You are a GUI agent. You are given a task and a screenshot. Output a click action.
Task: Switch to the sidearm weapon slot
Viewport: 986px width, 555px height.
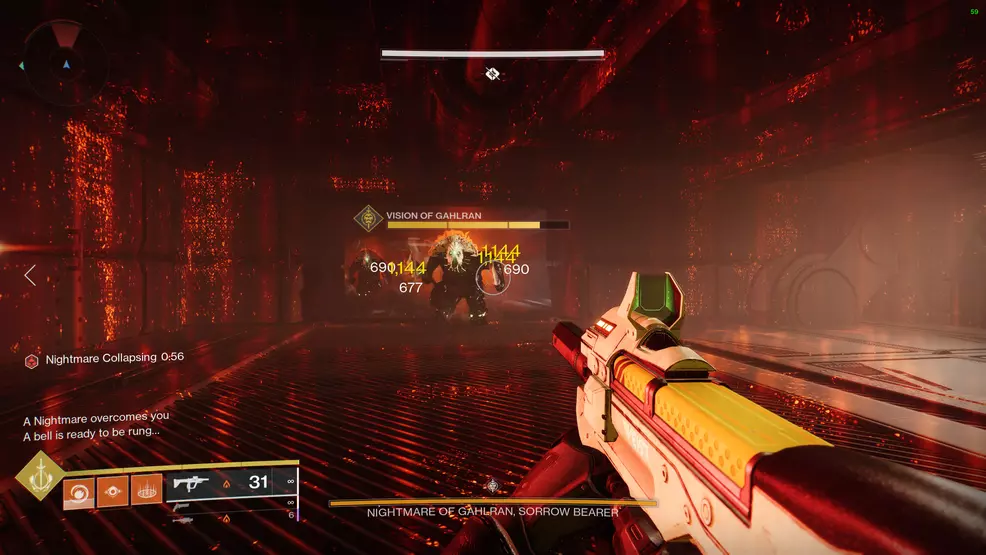(x=184, y=506)
